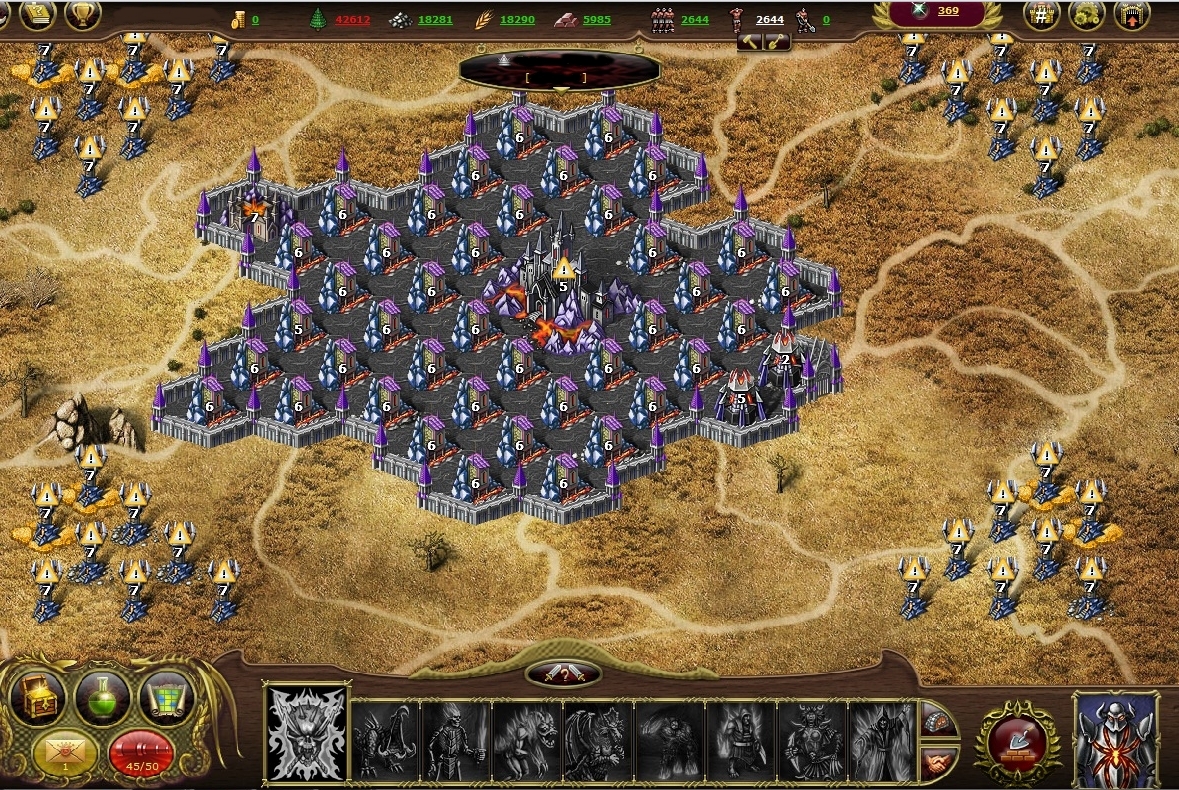This screenshot has width=1179, height=790.
Task: Toggle the hammer tool under the resource bar
Action: 752,42
